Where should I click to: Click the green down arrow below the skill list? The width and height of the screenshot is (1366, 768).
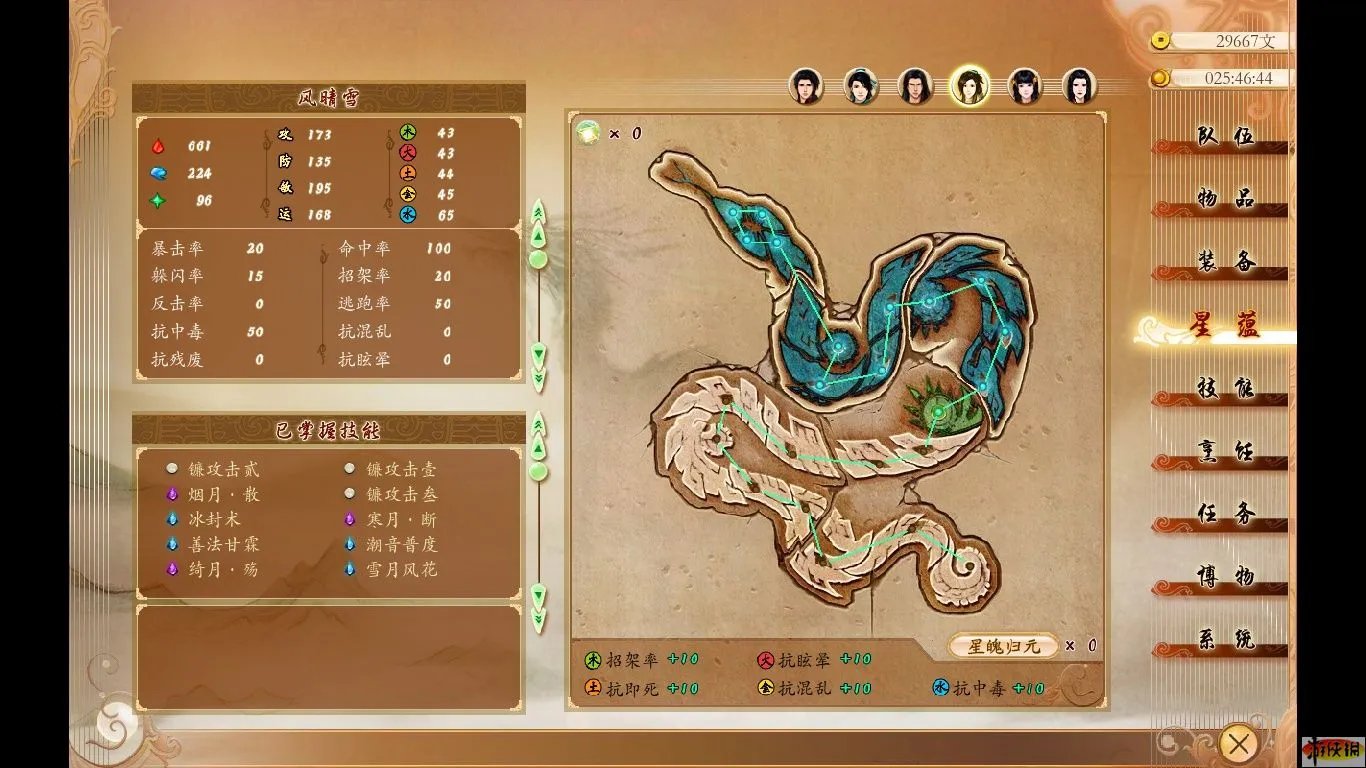pyautogui.click(x=538, y=595)
